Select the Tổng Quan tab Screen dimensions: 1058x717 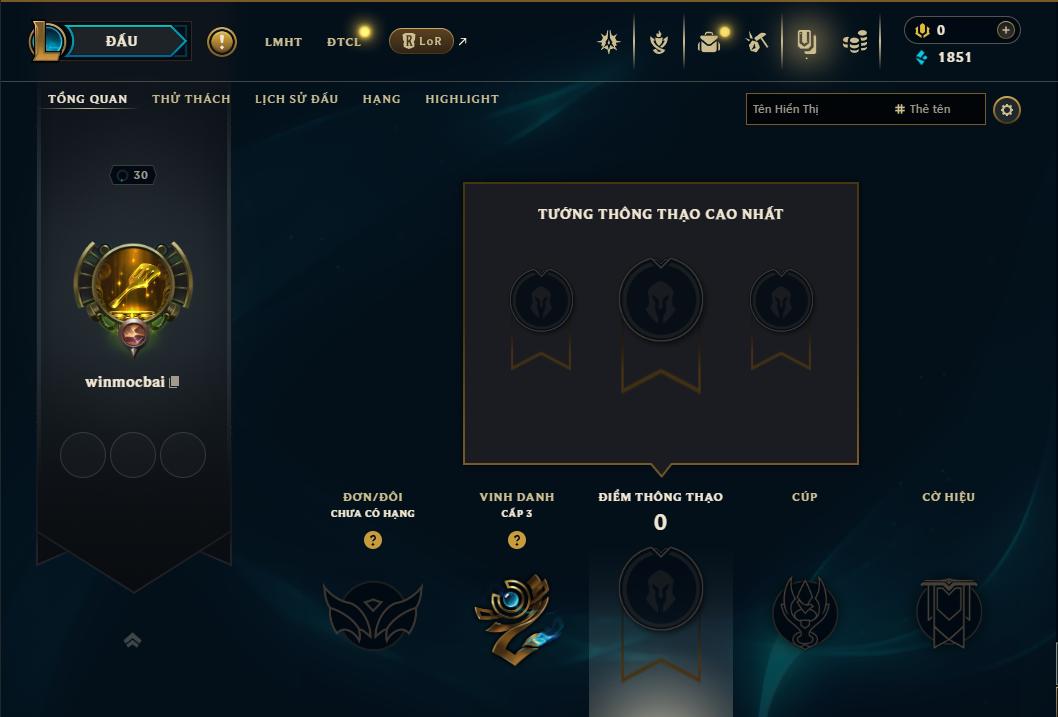(88, 99)
